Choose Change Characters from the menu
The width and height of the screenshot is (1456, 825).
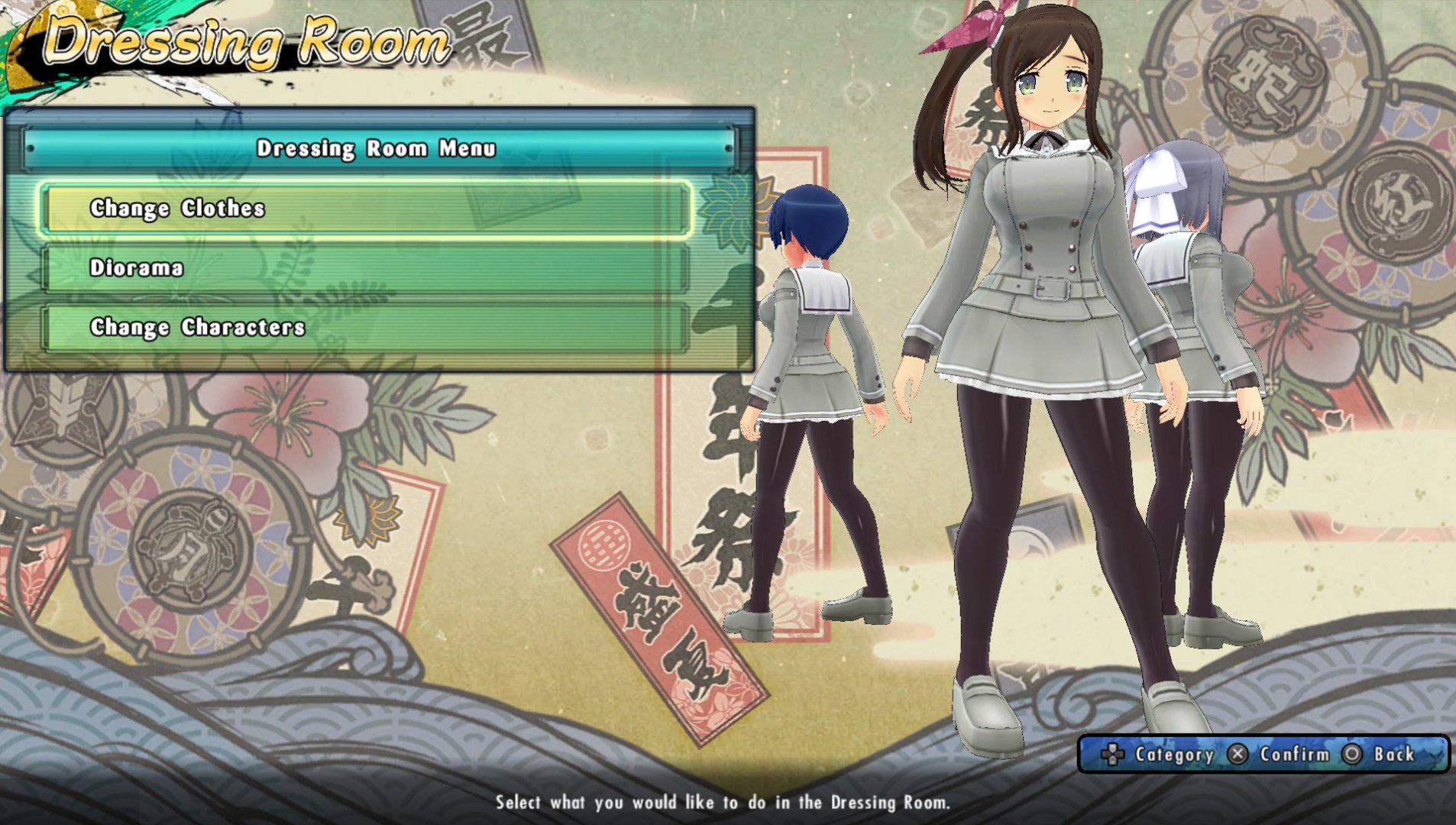coord(367,327)
